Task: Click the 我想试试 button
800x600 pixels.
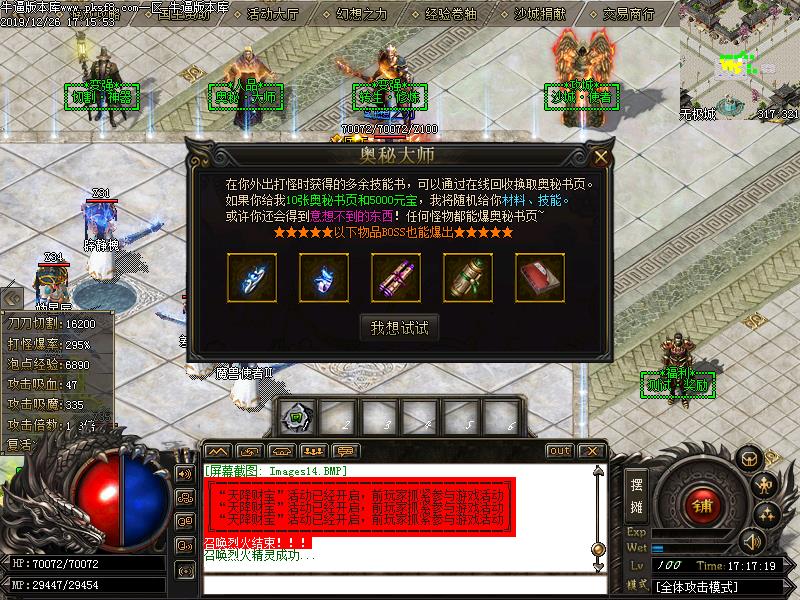Action: pos(399,327)
